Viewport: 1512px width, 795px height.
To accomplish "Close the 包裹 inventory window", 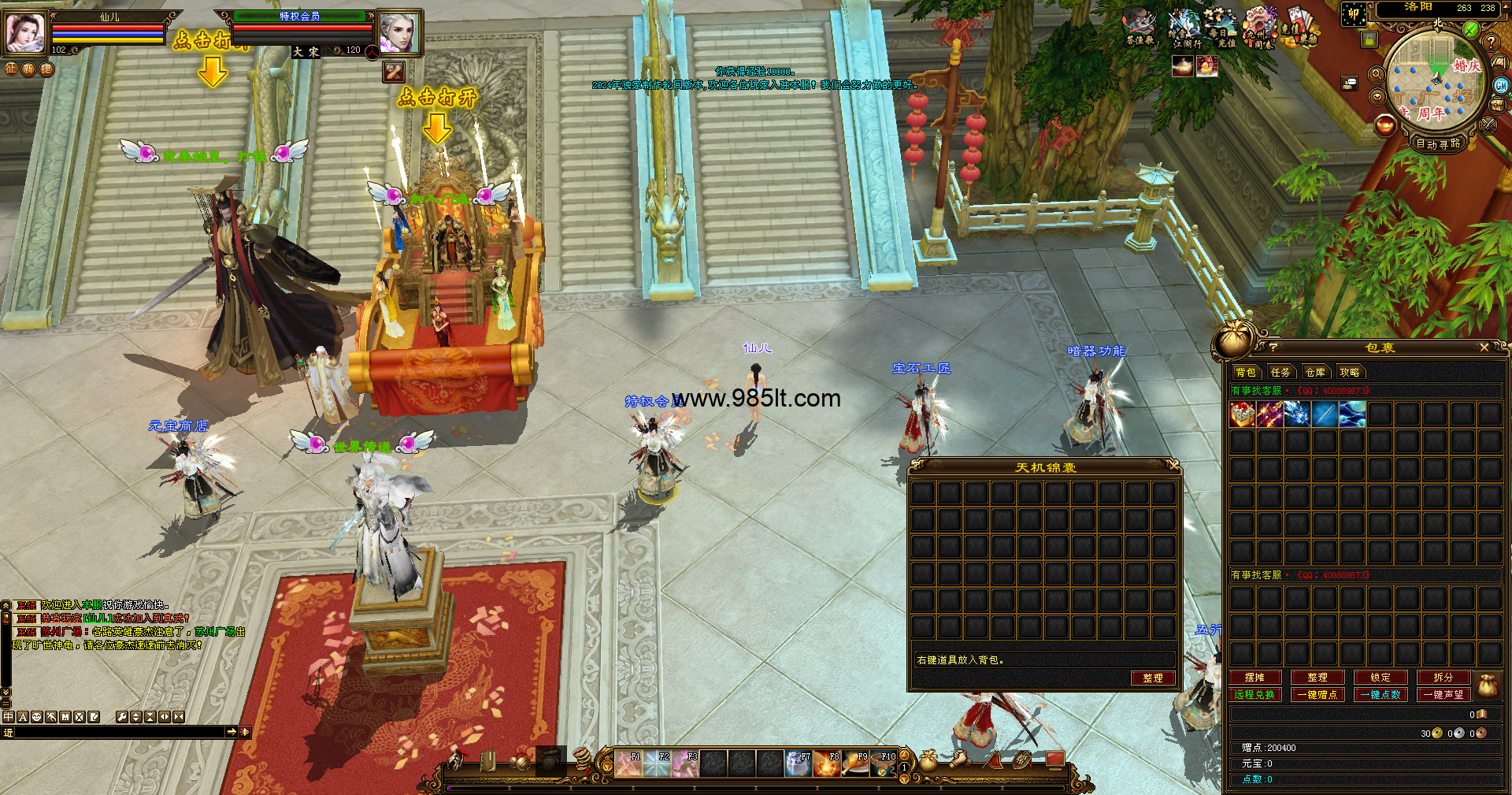I will (x=1484, y=347).
